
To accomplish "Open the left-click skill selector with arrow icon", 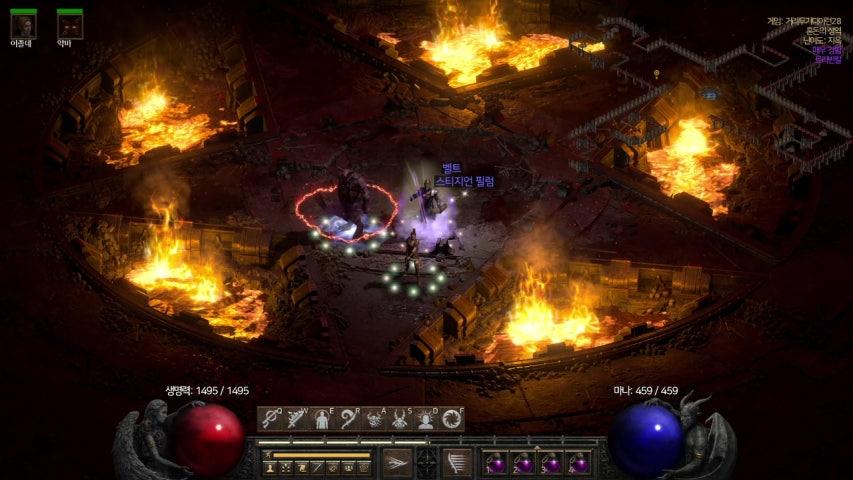I will (396, 462).
